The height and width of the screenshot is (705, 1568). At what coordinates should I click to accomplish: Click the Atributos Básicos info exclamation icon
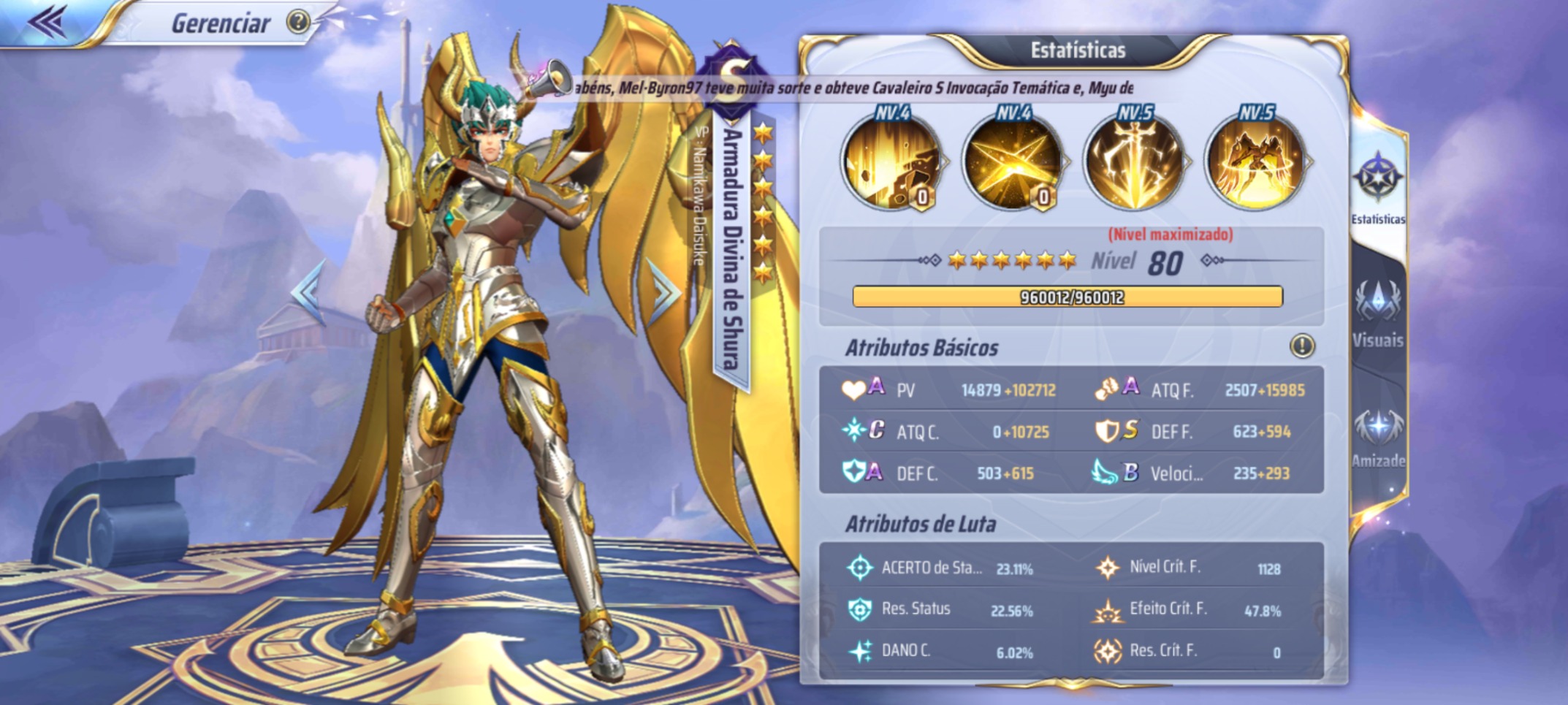coord(1302,346)
